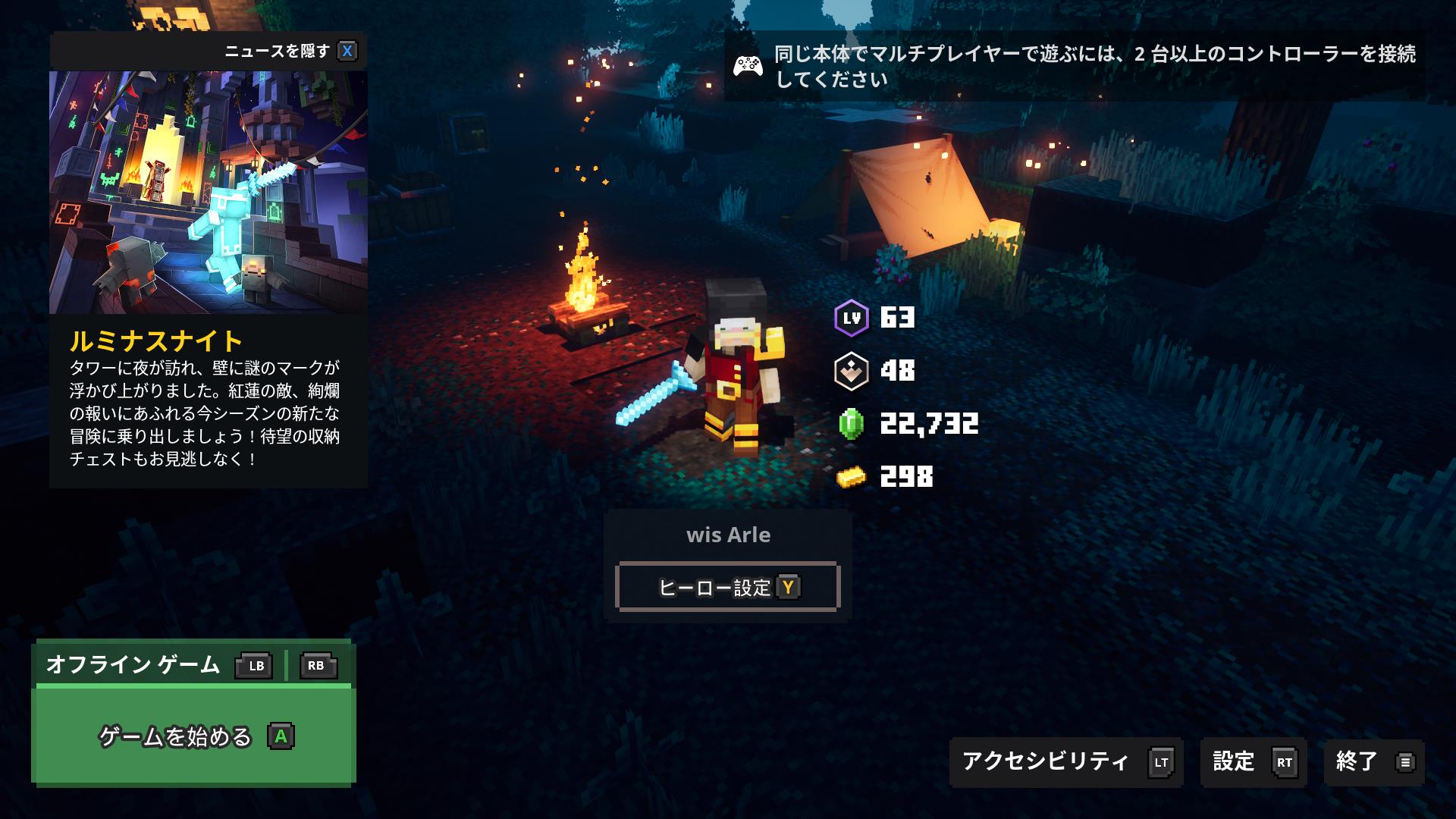Select the power level icon showing 48
This screenshot has width=1456, height=819.
852,372
